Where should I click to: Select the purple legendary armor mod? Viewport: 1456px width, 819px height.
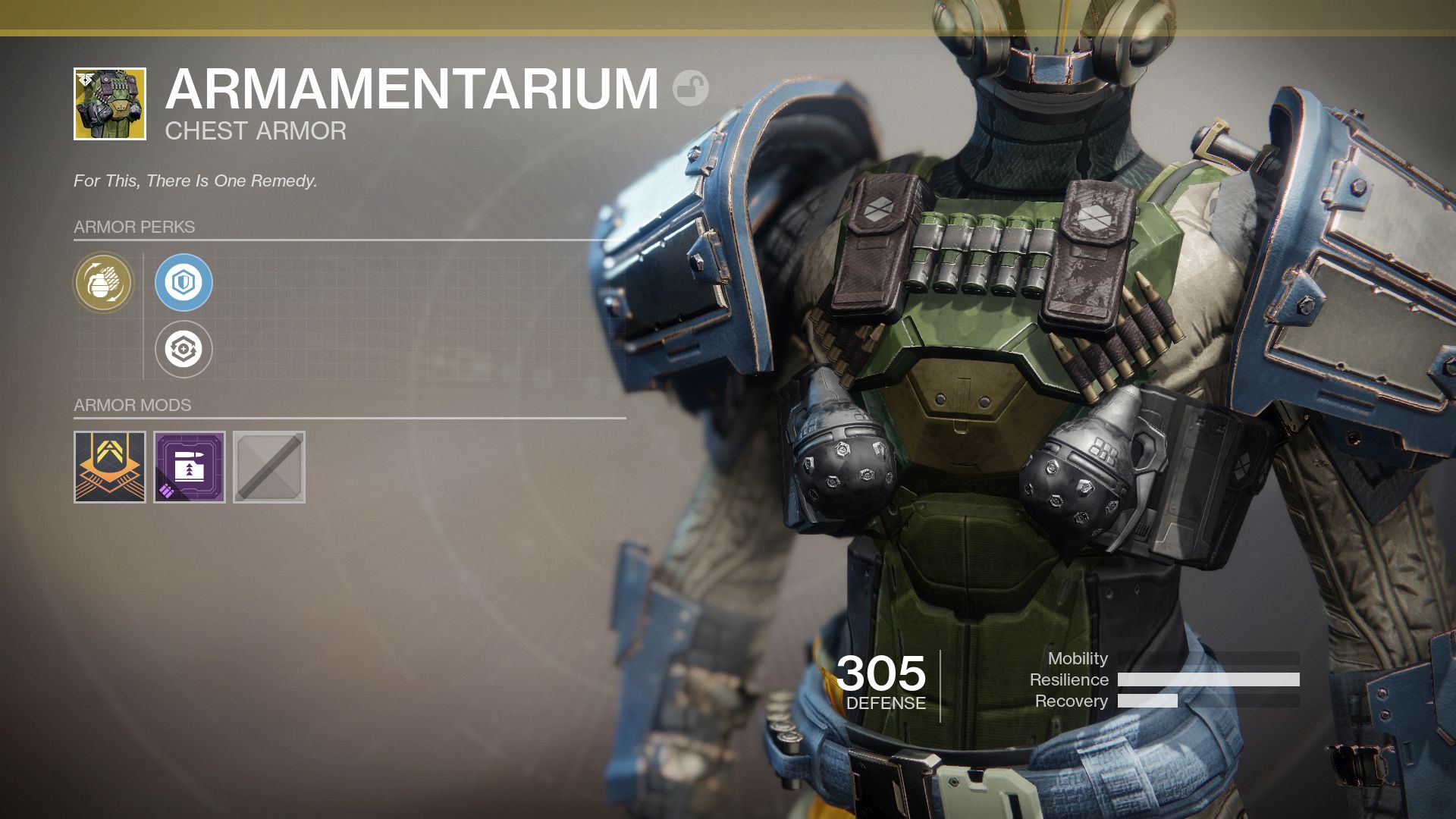[188, 466]
